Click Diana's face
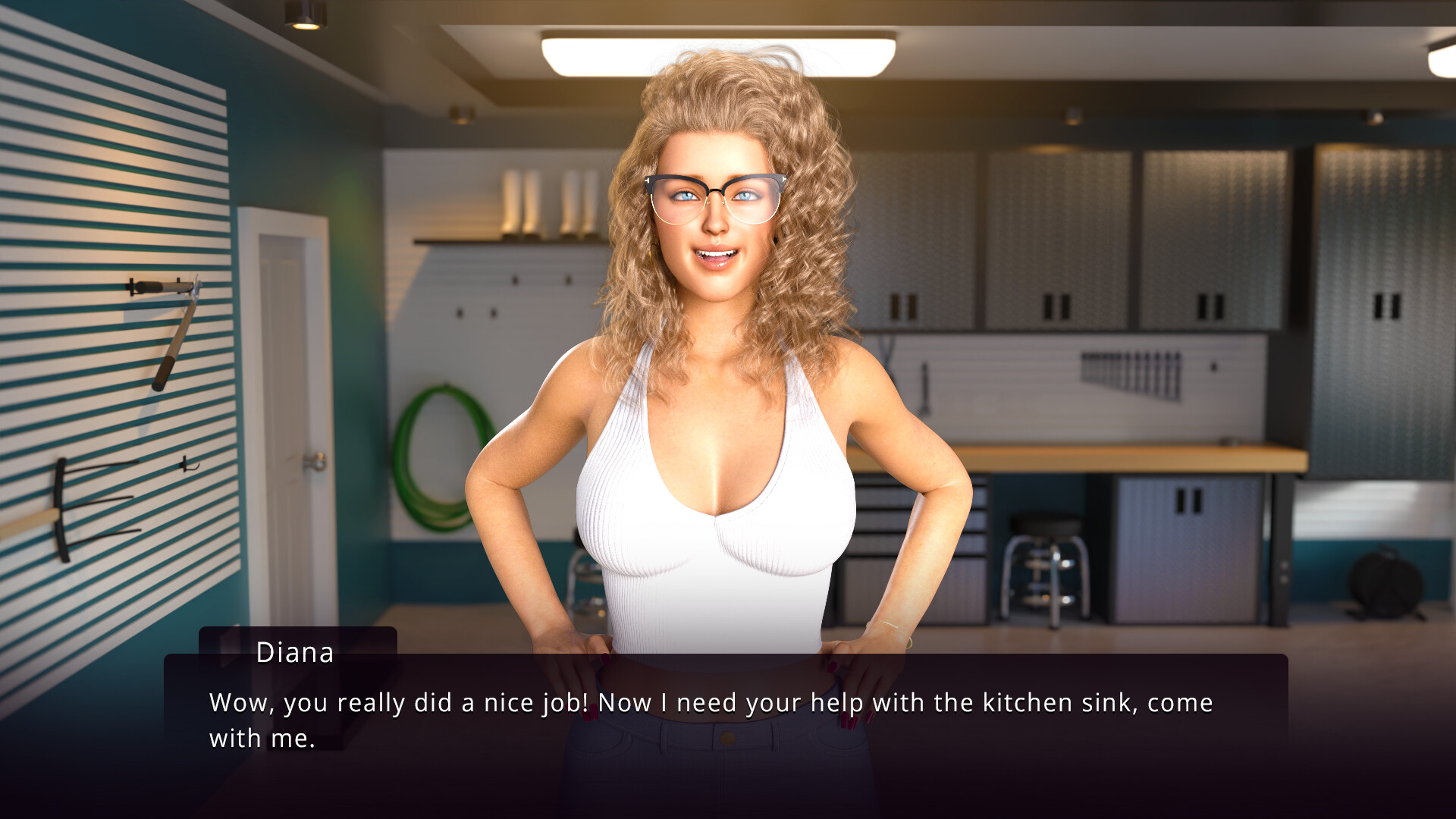 click(715, 227)
